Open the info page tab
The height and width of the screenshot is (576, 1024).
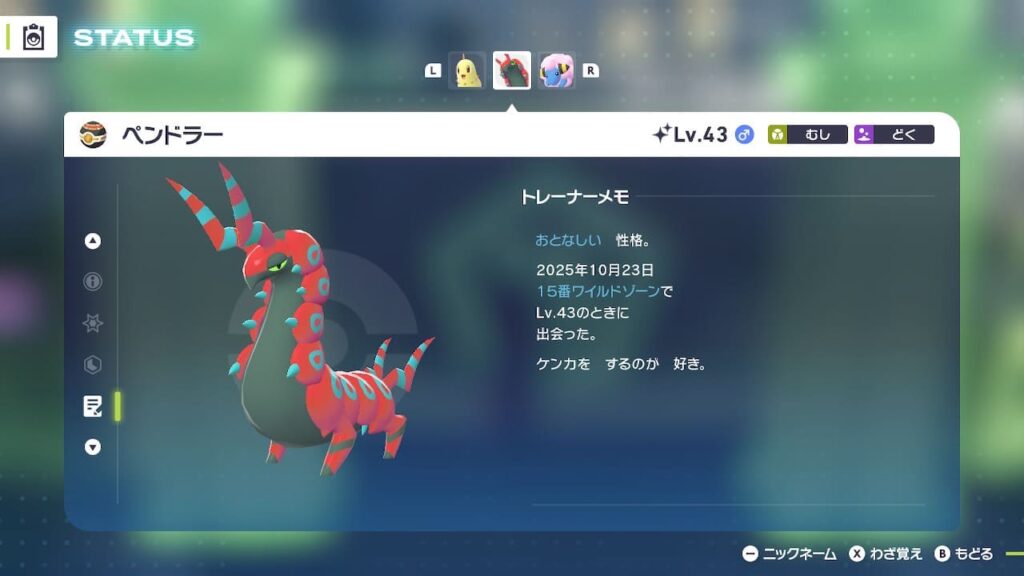[93, 282]
